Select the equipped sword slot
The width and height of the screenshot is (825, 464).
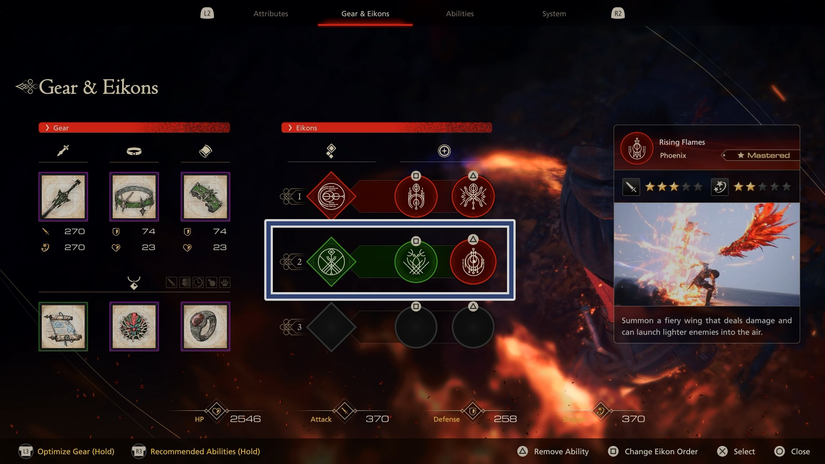(63, 197)
